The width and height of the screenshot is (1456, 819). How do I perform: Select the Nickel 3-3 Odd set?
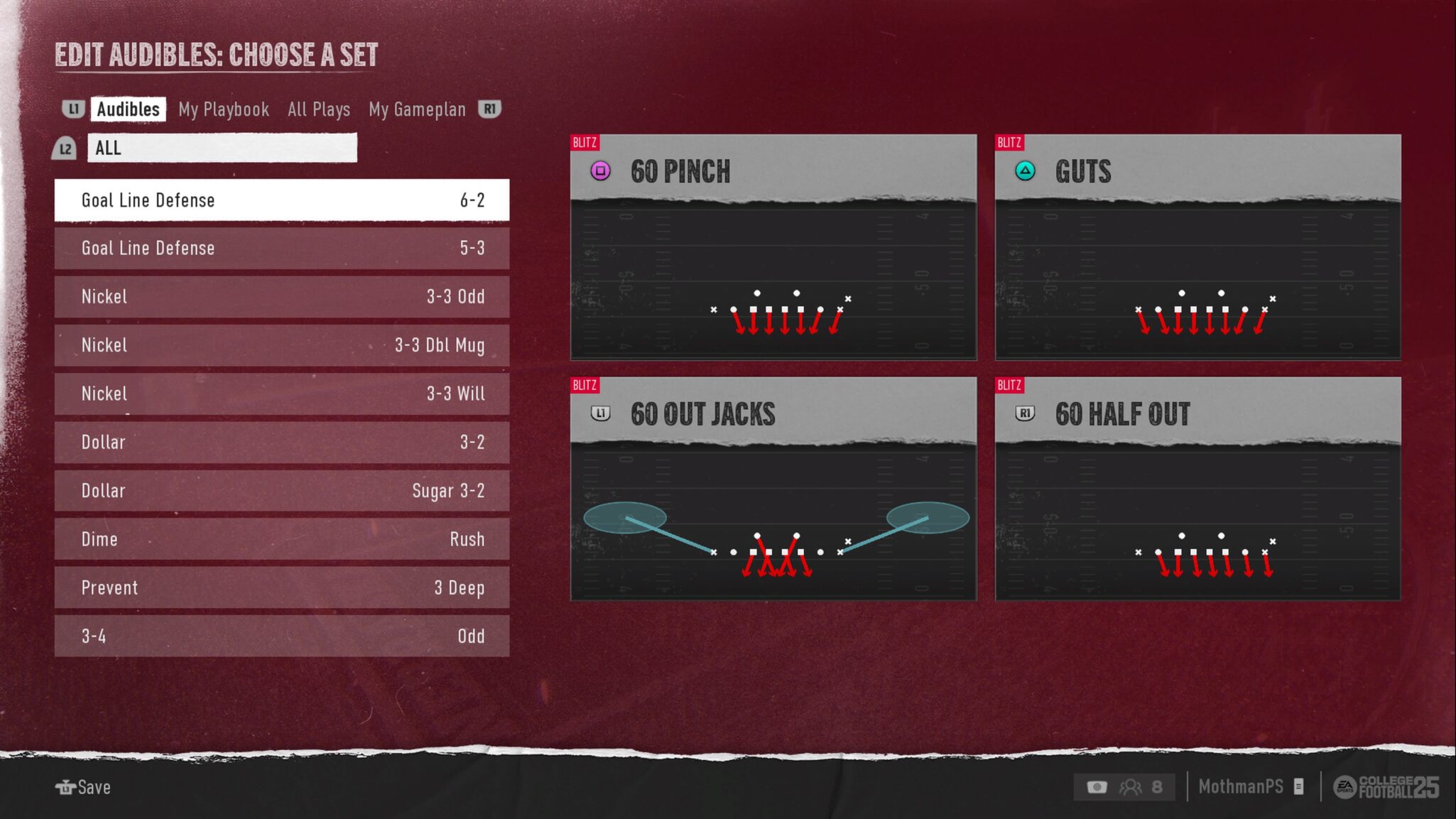(282, 297)
